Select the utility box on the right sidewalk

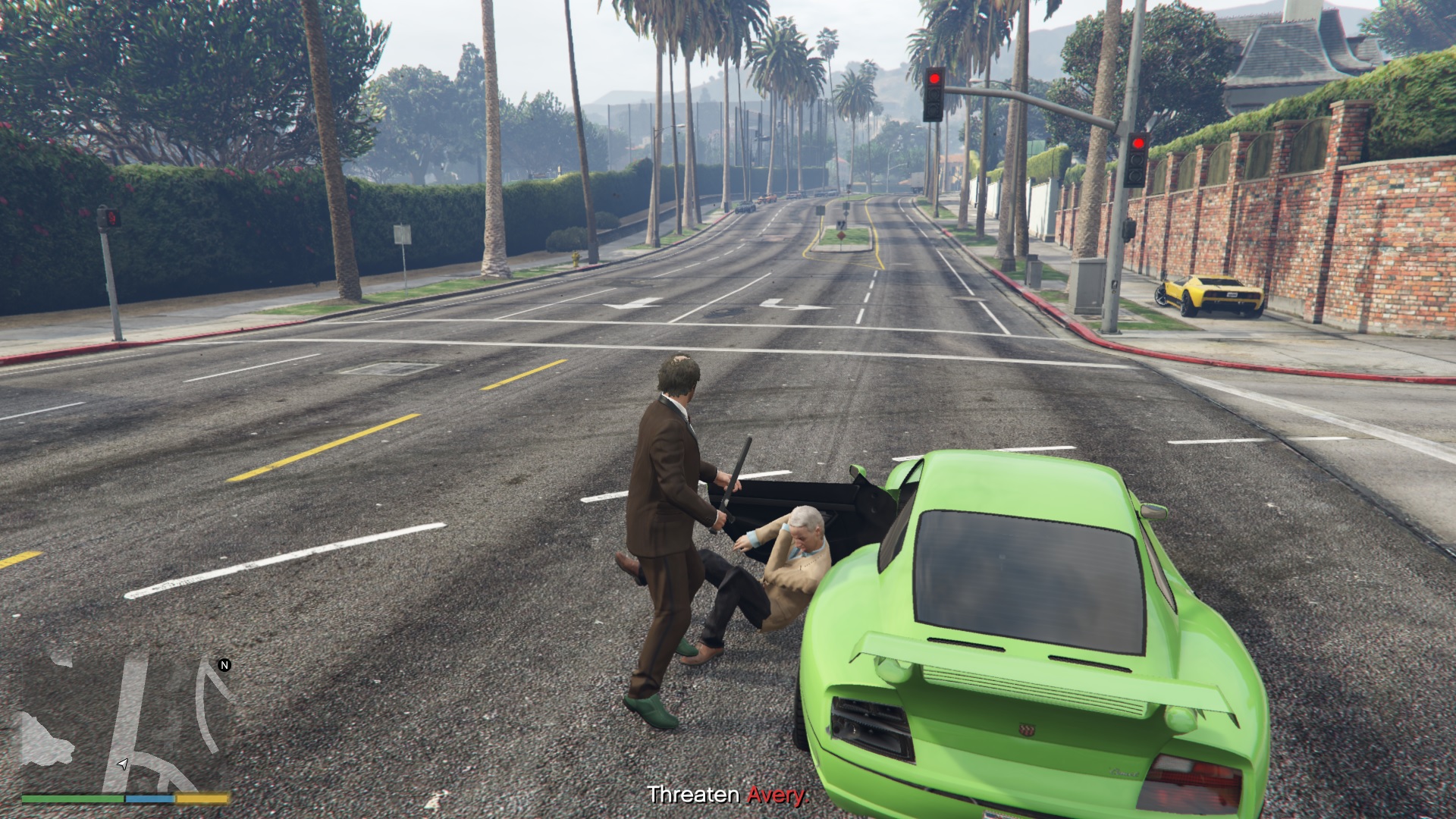(1089, 284)
